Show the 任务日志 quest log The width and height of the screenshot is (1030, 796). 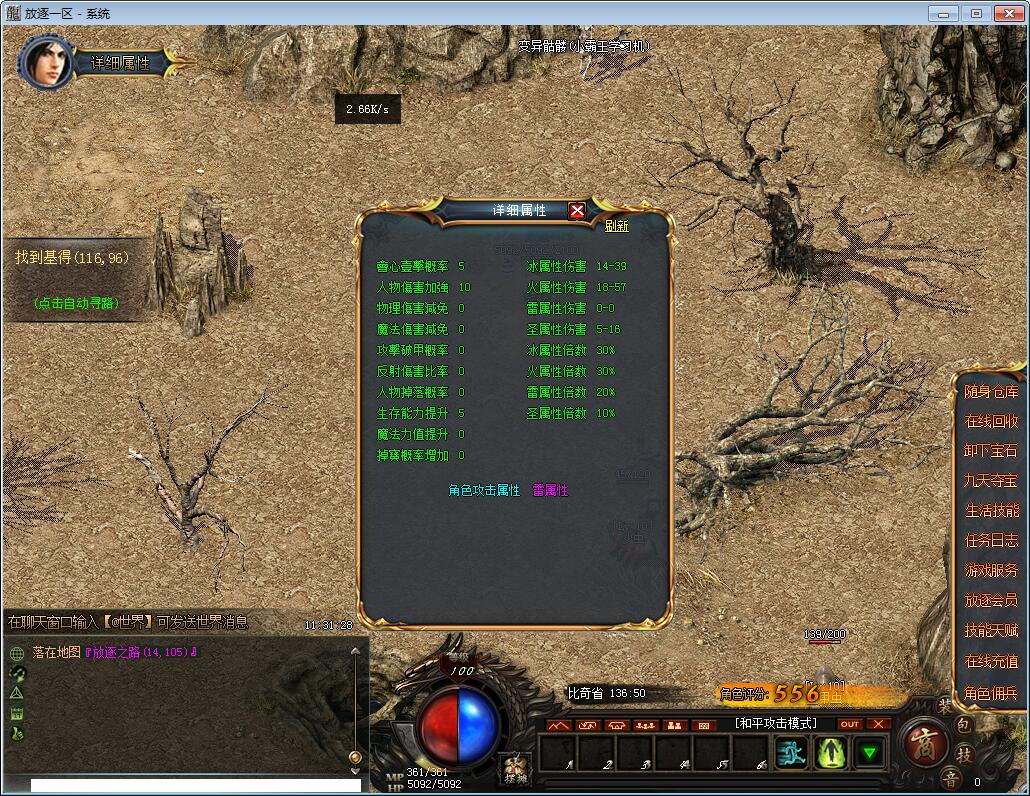point(991,541)
